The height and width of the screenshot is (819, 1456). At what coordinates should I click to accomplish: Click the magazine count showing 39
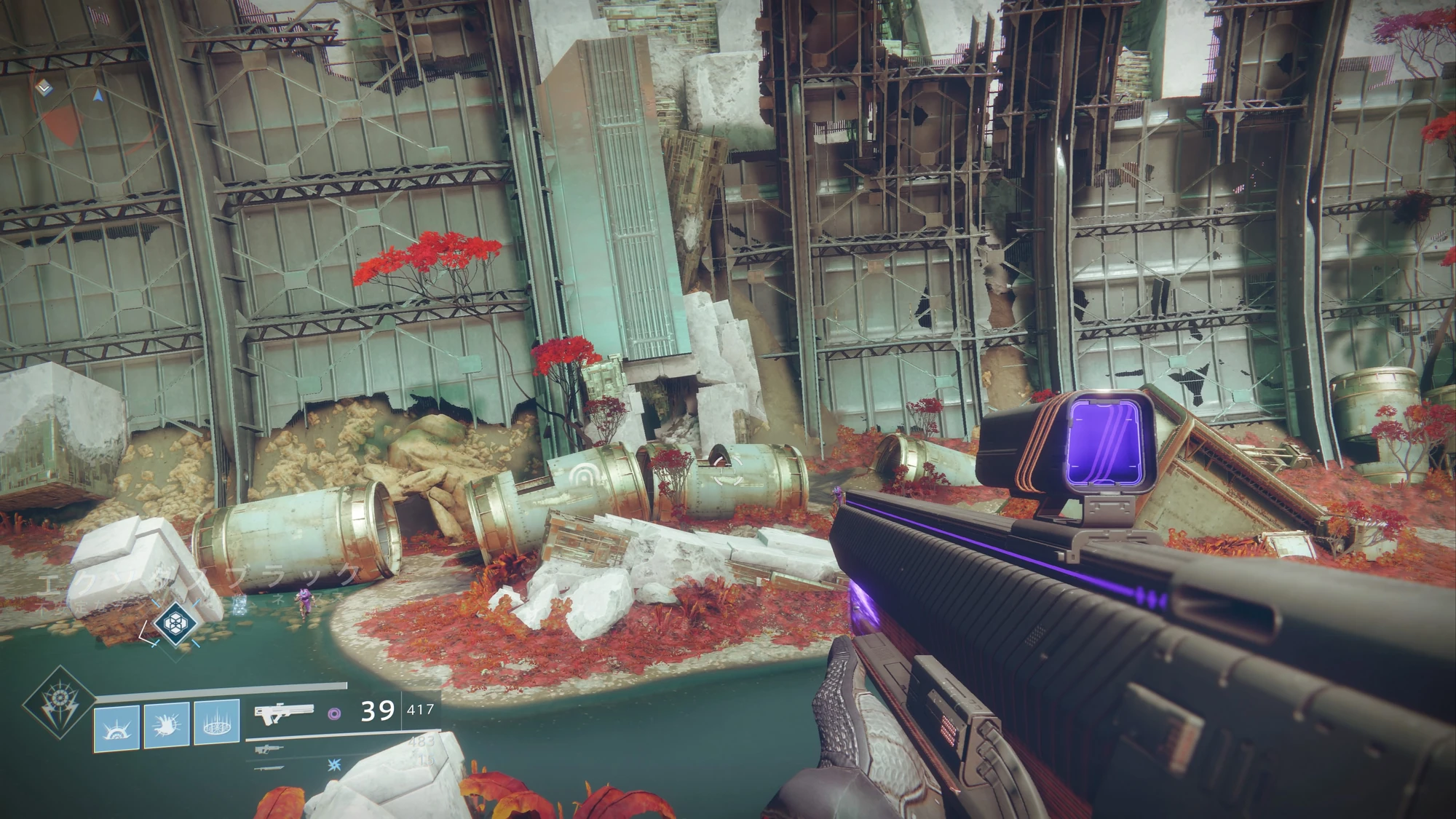point(377,711)
